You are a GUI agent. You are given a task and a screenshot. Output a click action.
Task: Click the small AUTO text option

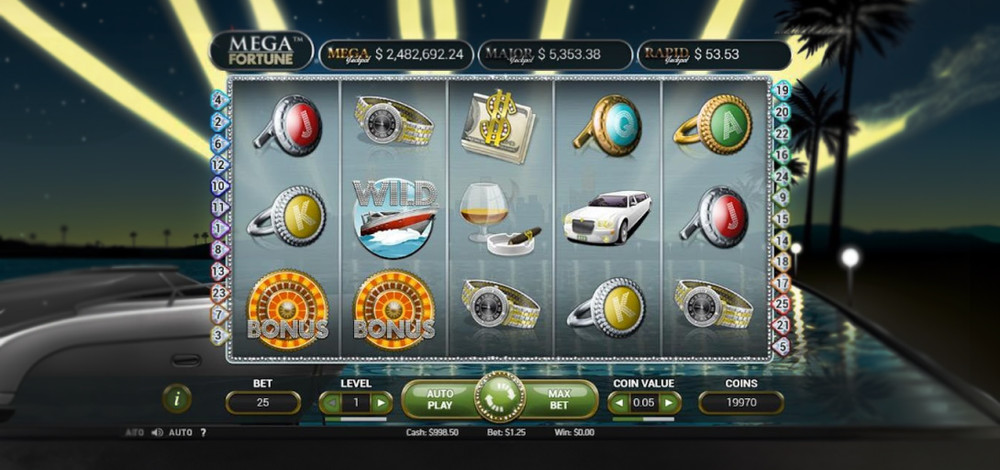pos(180,433)
